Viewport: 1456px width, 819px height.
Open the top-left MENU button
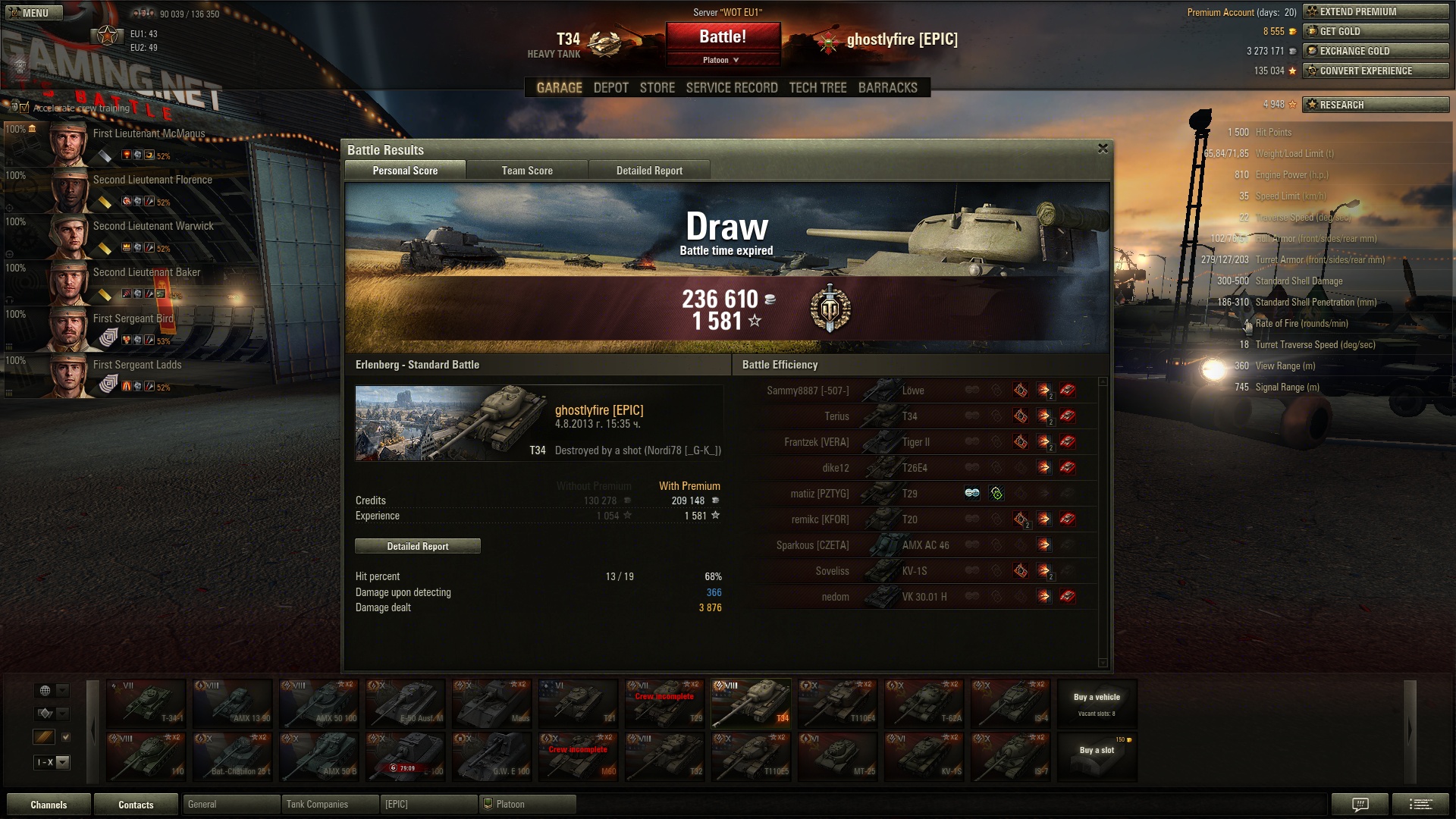29,13
